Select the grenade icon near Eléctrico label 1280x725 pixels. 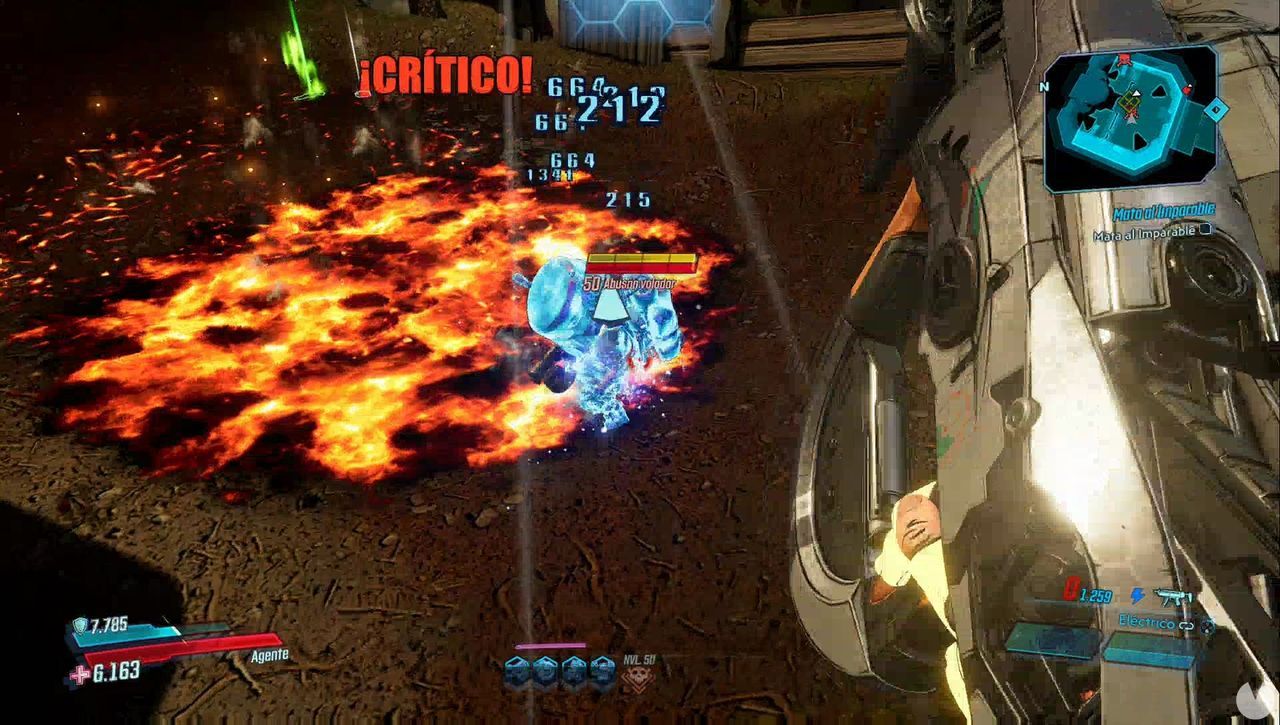tap(1207, 627)
